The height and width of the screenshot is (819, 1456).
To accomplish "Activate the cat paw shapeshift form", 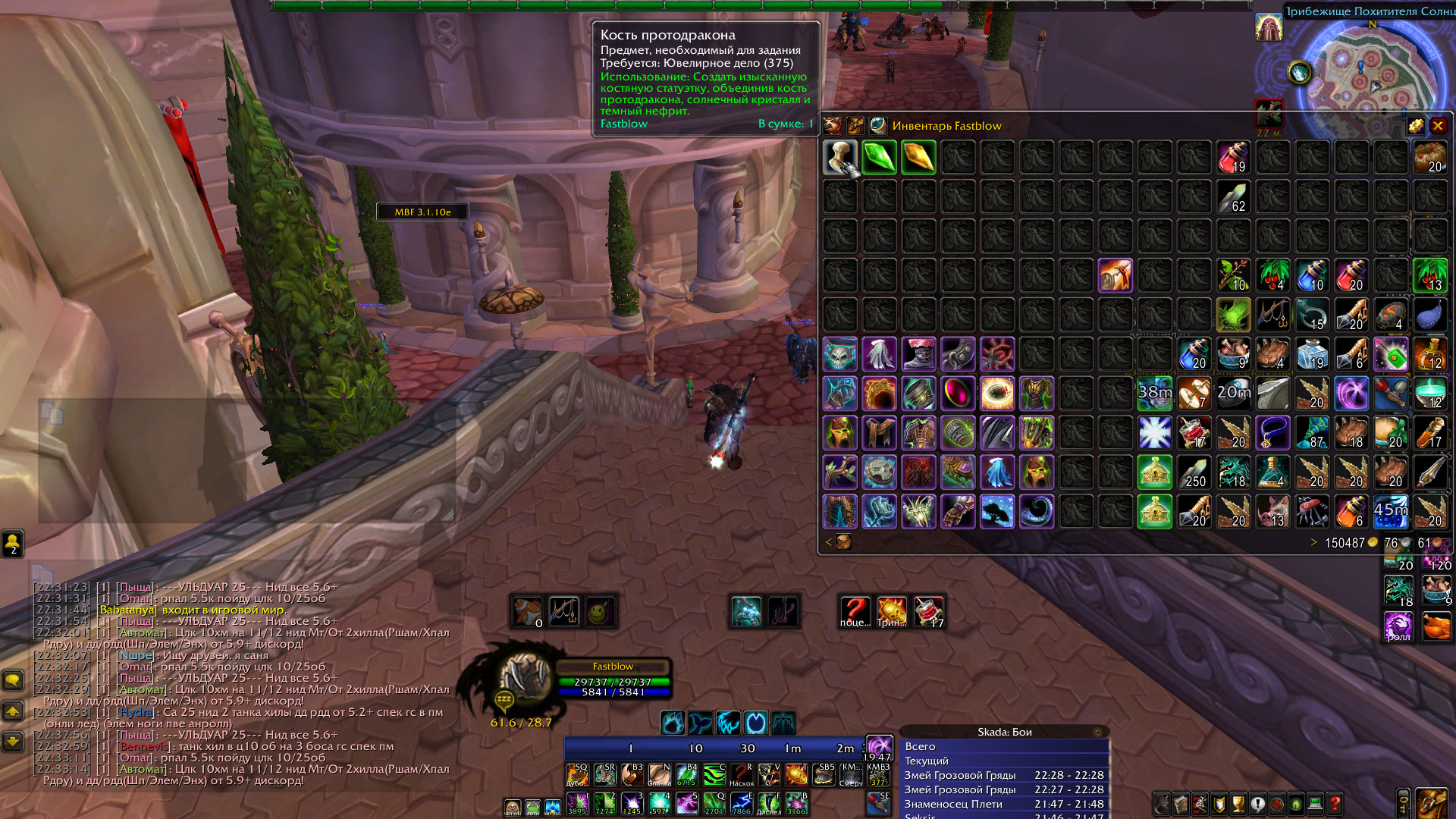I will (673, 723).
